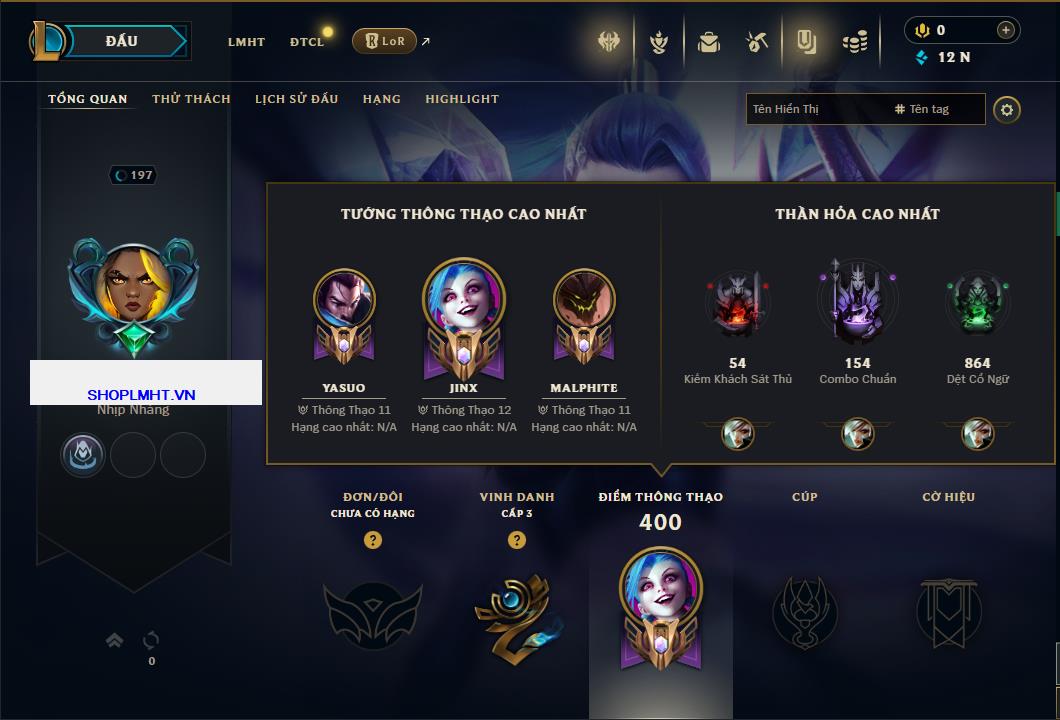Launch the LoR link button

coord(384,41)
